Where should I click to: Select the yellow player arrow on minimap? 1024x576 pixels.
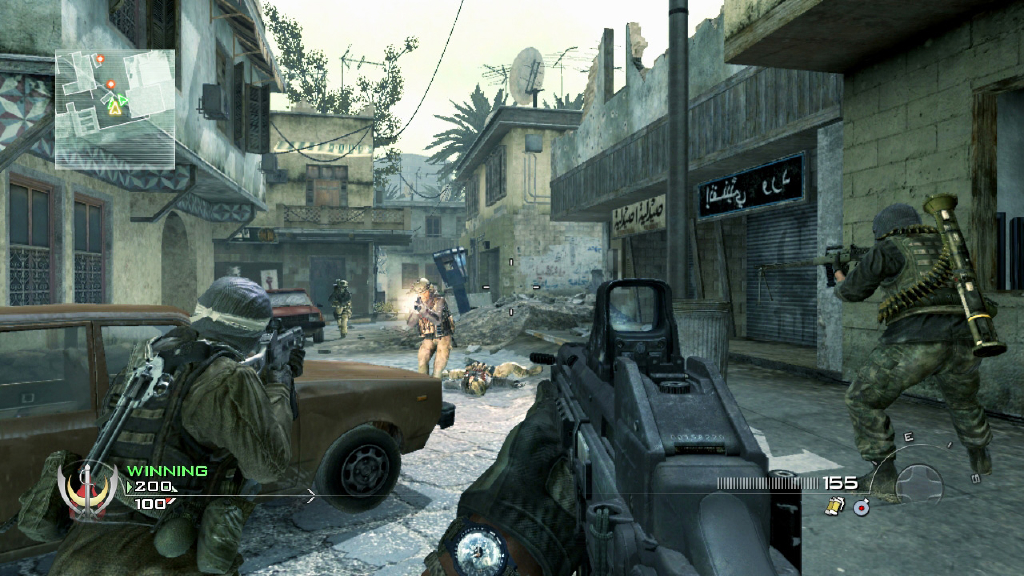point(115,107)
